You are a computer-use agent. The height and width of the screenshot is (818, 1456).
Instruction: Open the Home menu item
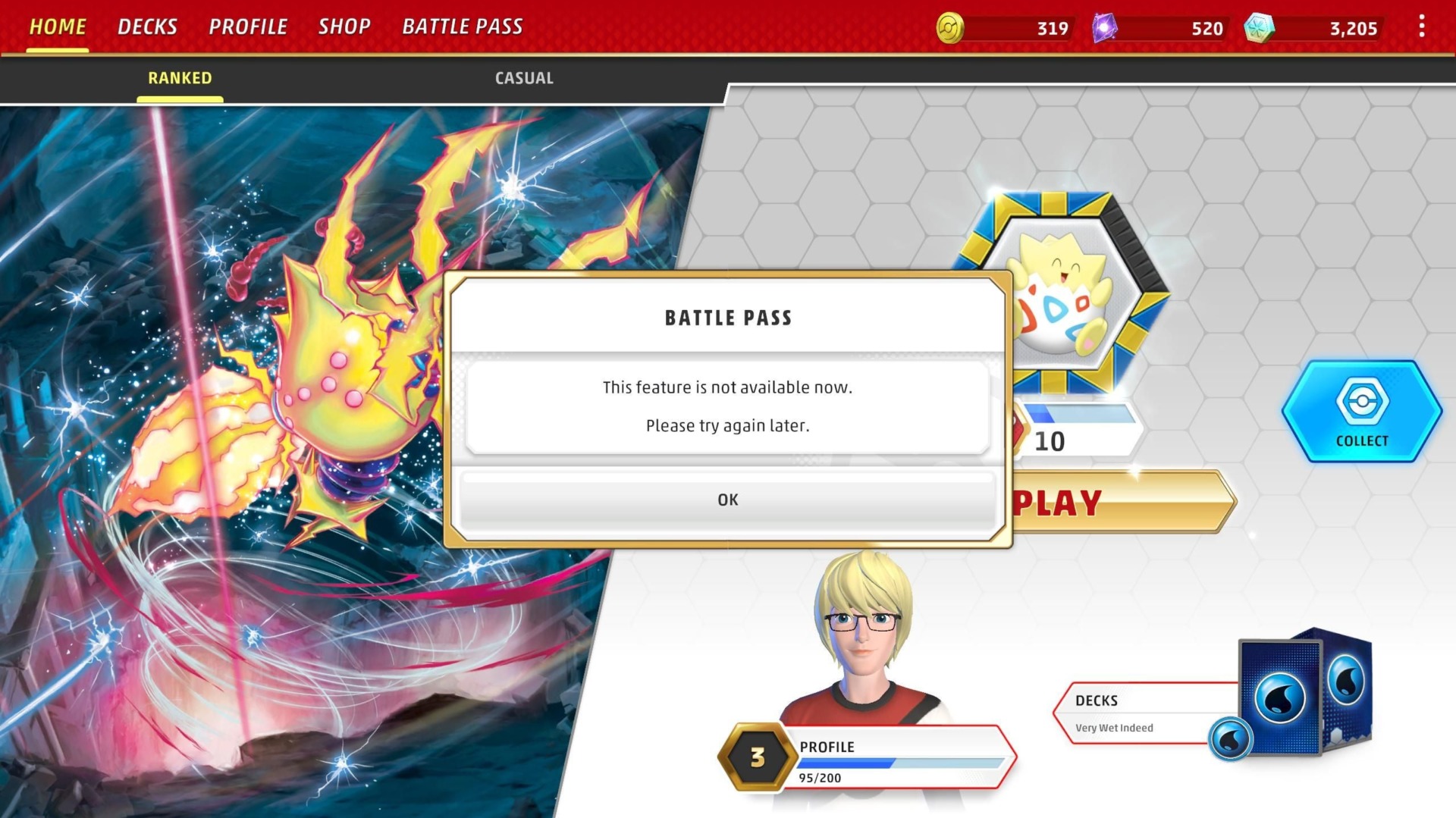coord(57,26)
